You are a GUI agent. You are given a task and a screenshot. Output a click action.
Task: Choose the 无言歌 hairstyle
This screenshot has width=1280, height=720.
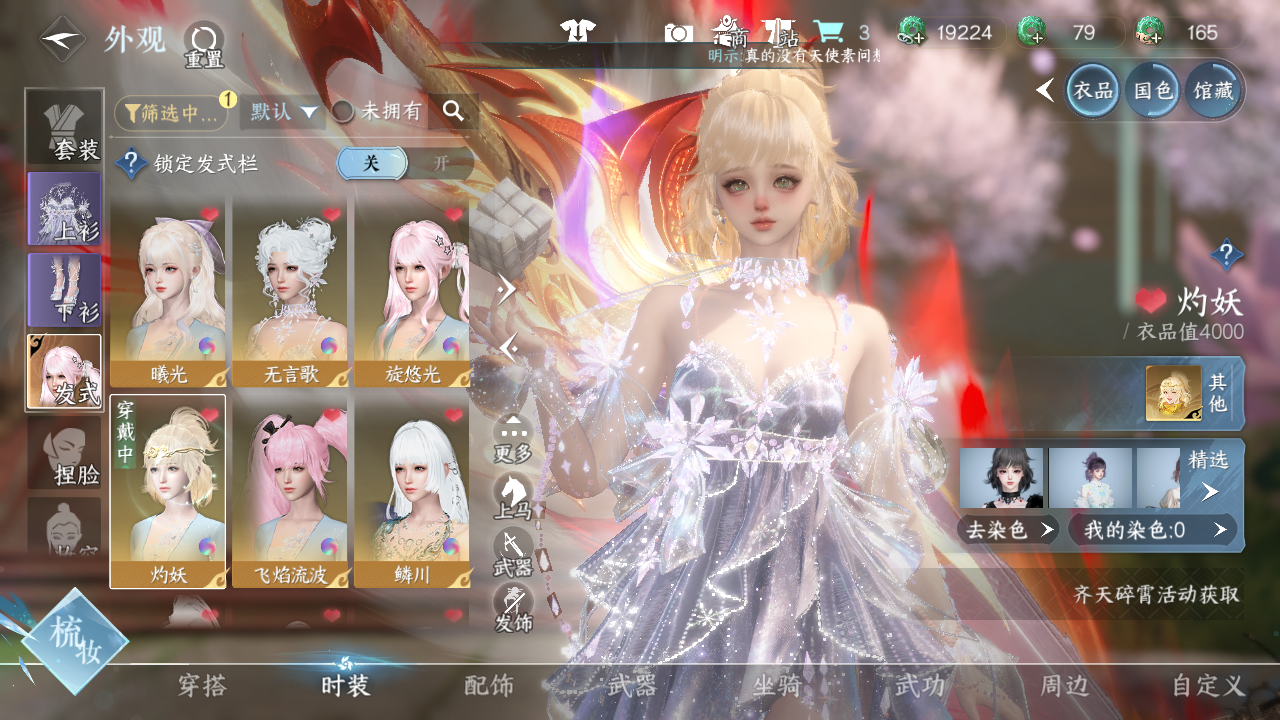point(290,290)
